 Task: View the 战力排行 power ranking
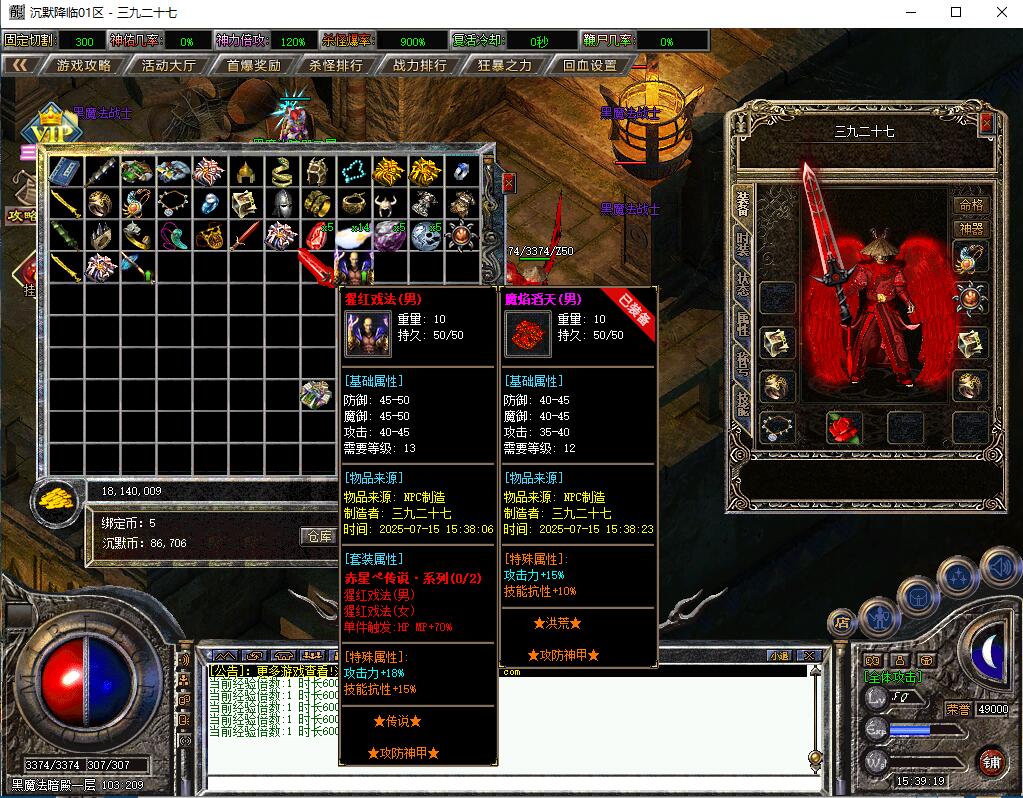click(420, 65)
